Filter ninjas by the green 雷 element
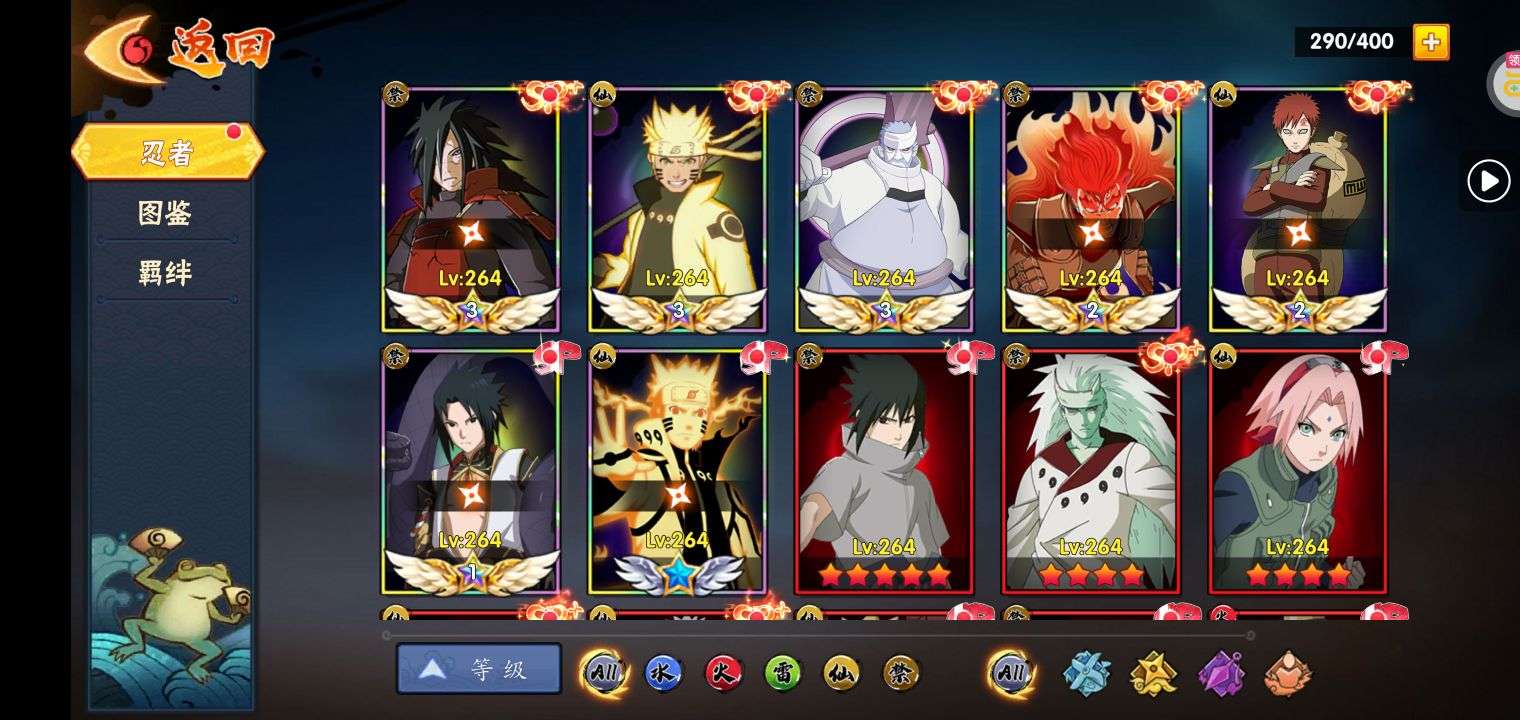 783,673
